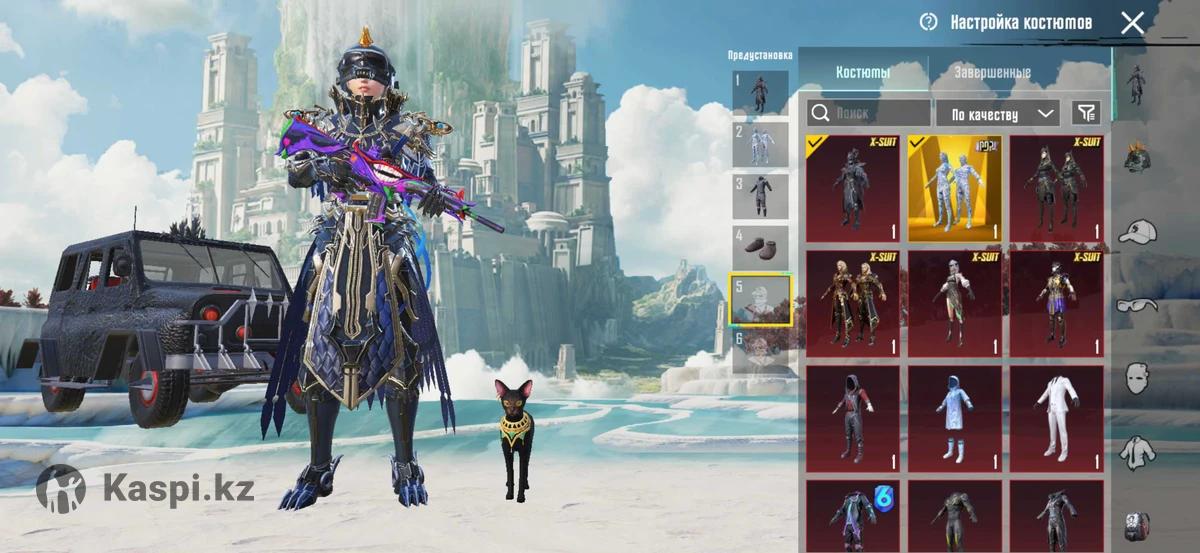Open the baseball cap category
The height and width of the screenshot is (553, 1200).
tap(1137, 232)
